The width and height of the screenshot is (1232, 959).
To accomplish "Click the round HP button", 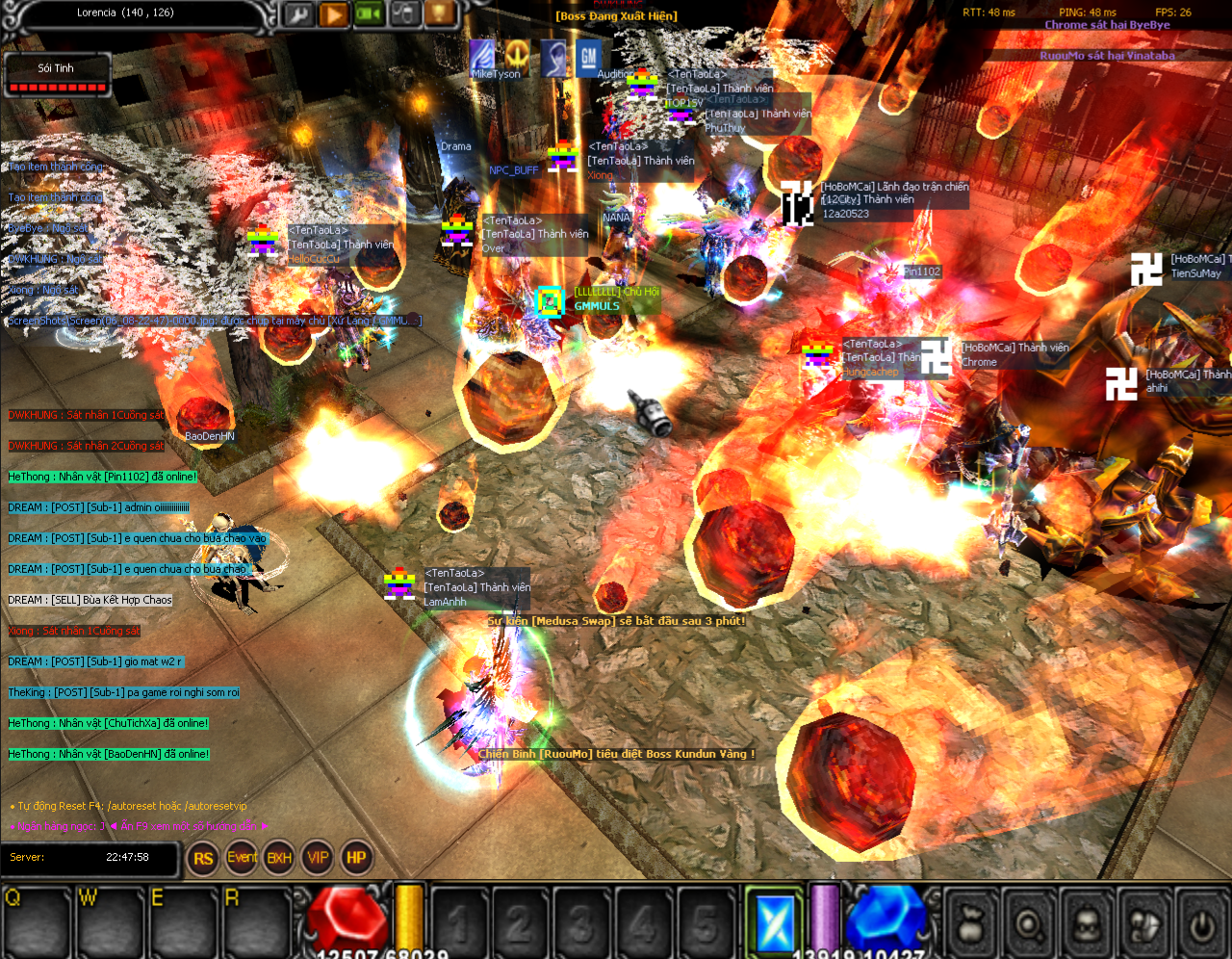I will point(356,858).
